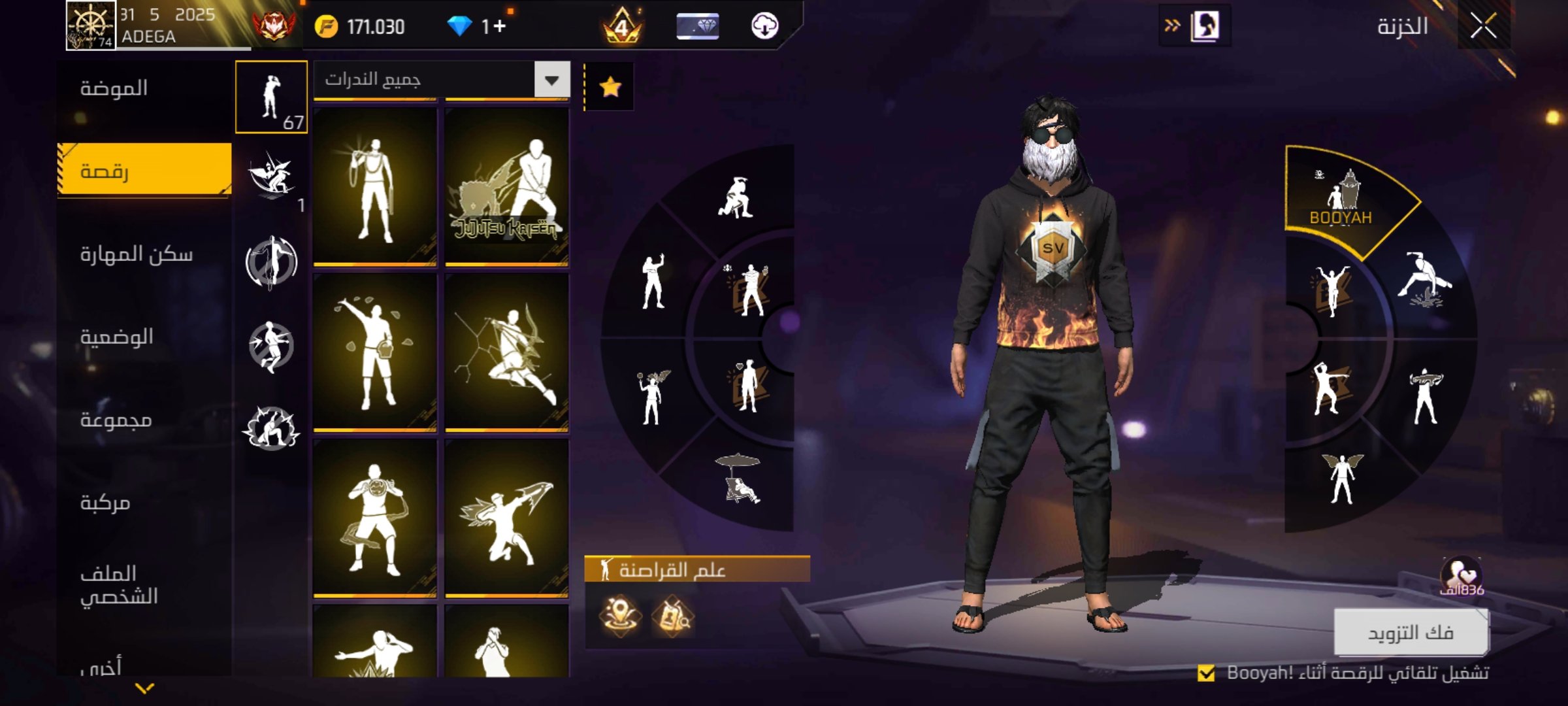
Task: Click the فك التزويد unequip button
Action: pos(1411,632)
